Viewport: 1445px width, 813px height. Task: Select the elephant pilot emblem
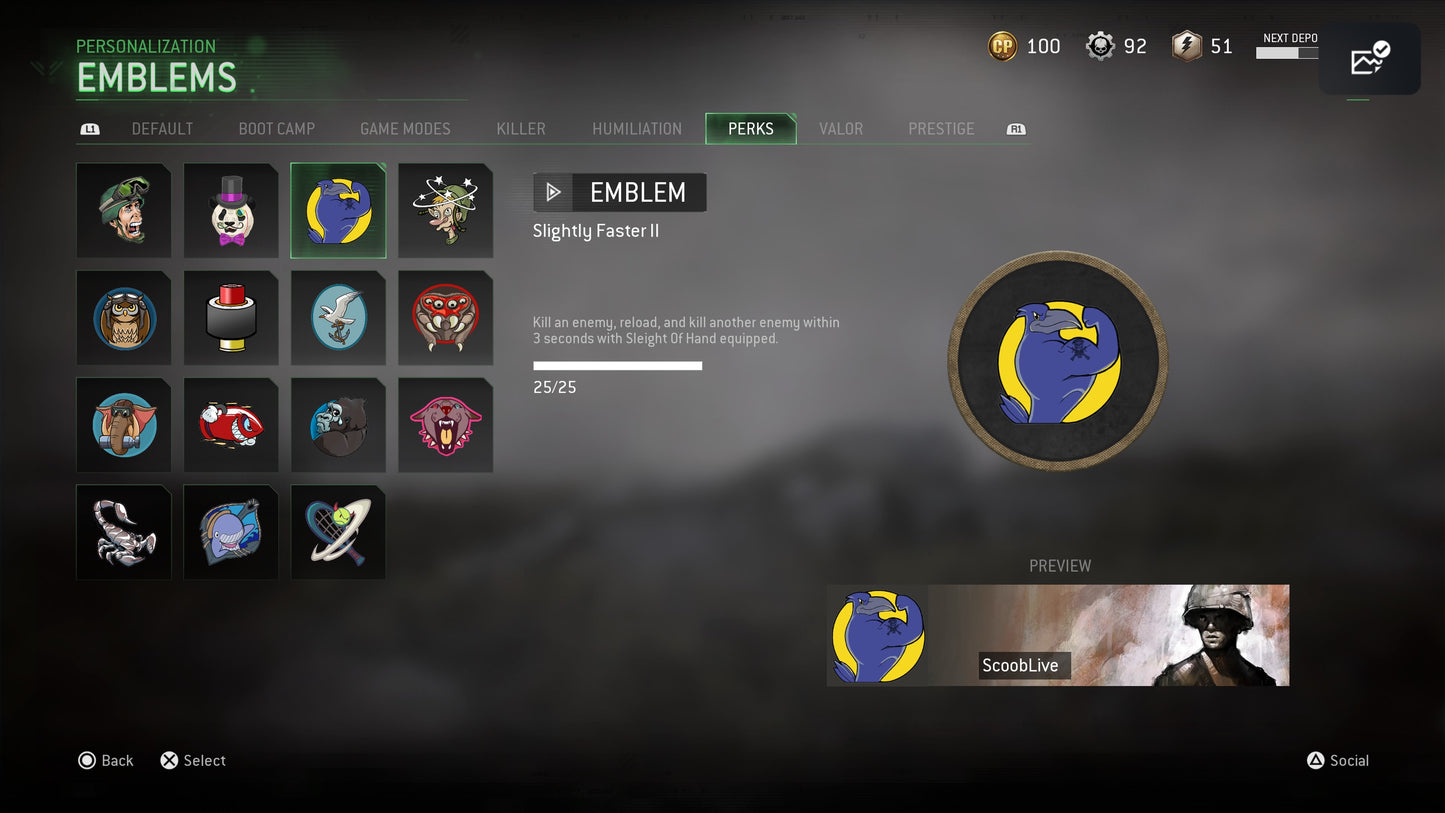pos(124,424)
